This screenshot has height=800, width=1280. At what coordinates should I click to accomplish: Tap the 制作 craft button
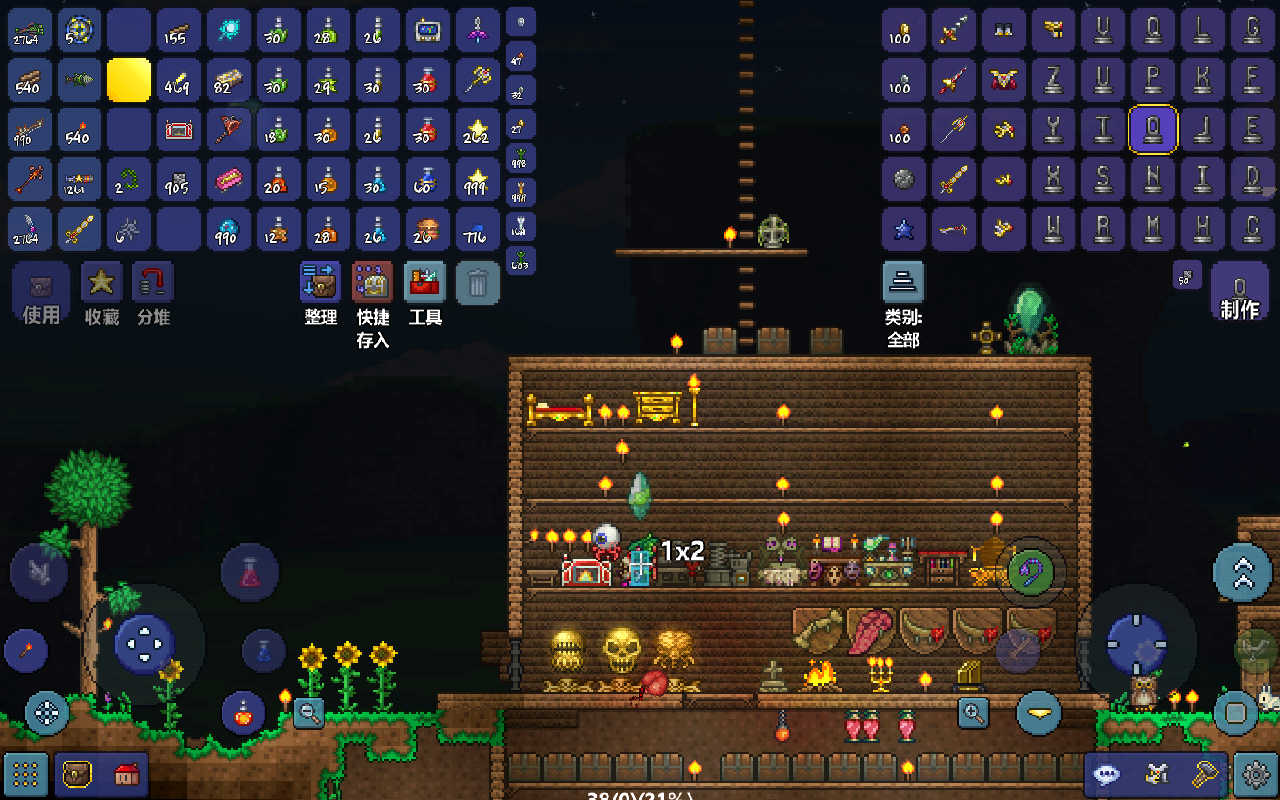point(1240,293)
